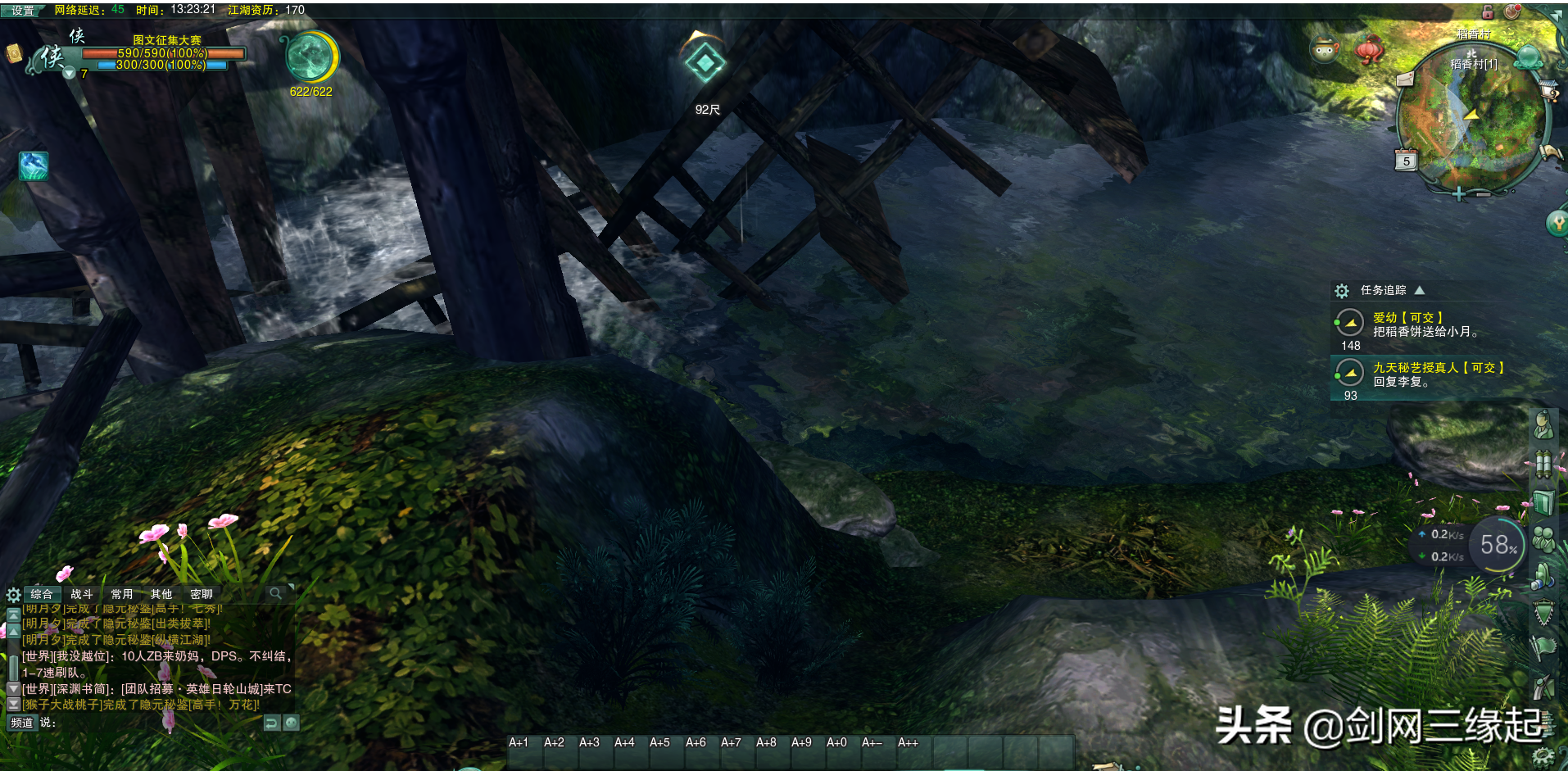Image resolution: width=1568 pixels, height=771 pixels.
Task: Zoom in the minimap with plus button
Action: click(1458, 194)
